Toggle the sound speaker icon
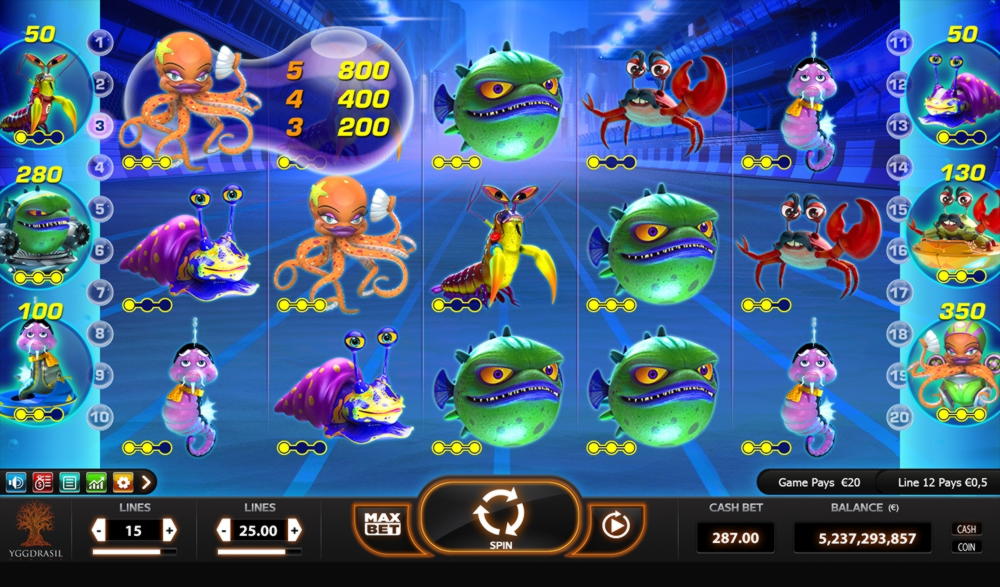The width and height of the screenshot is (1000, 587). coord(16,482)
